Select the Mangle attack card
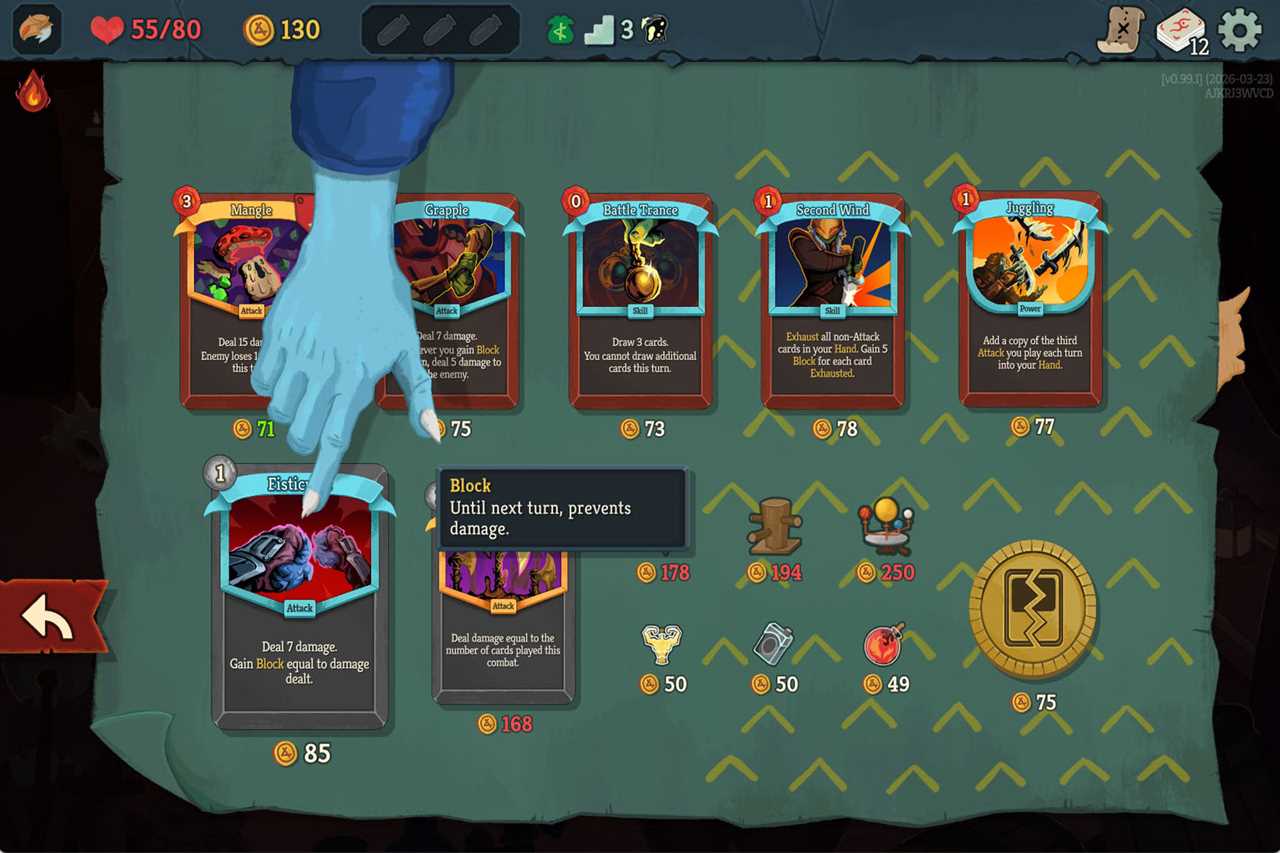Screen dimensions: 1280x853 (x=250, y=300)
